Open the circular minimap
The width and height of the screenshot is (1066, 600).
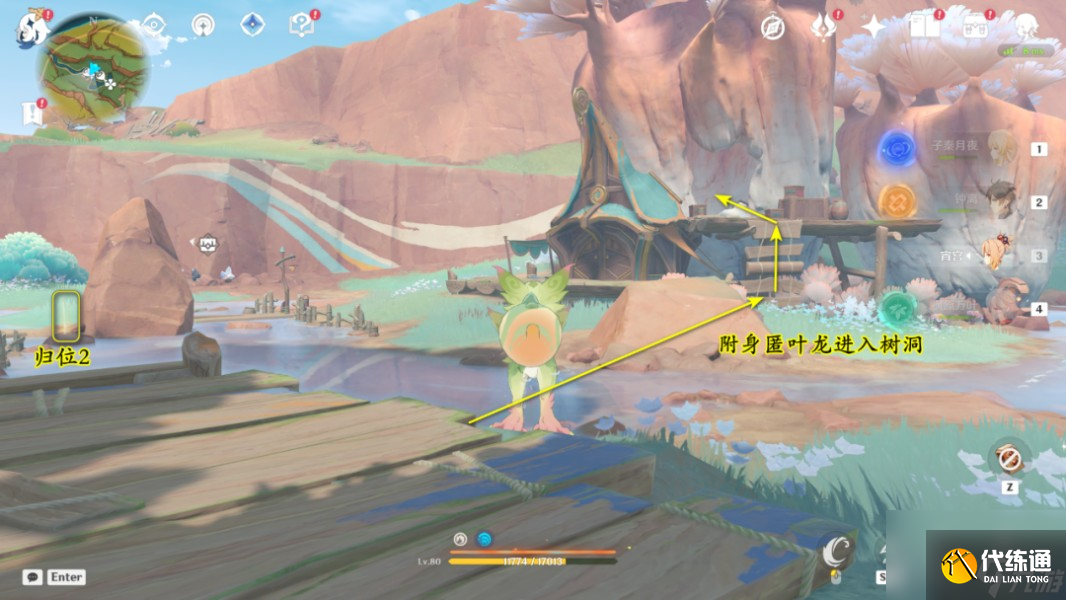(x=95, y=68)
